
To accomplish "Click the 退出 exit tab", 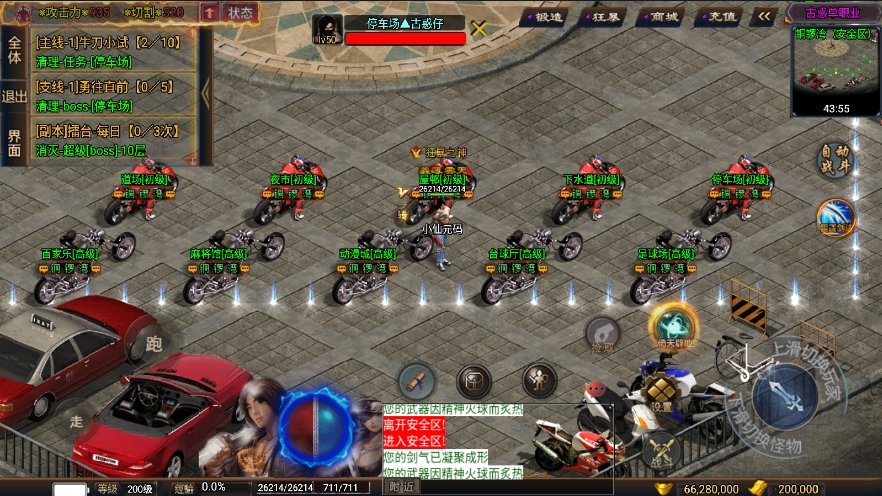I will [14, 96].
